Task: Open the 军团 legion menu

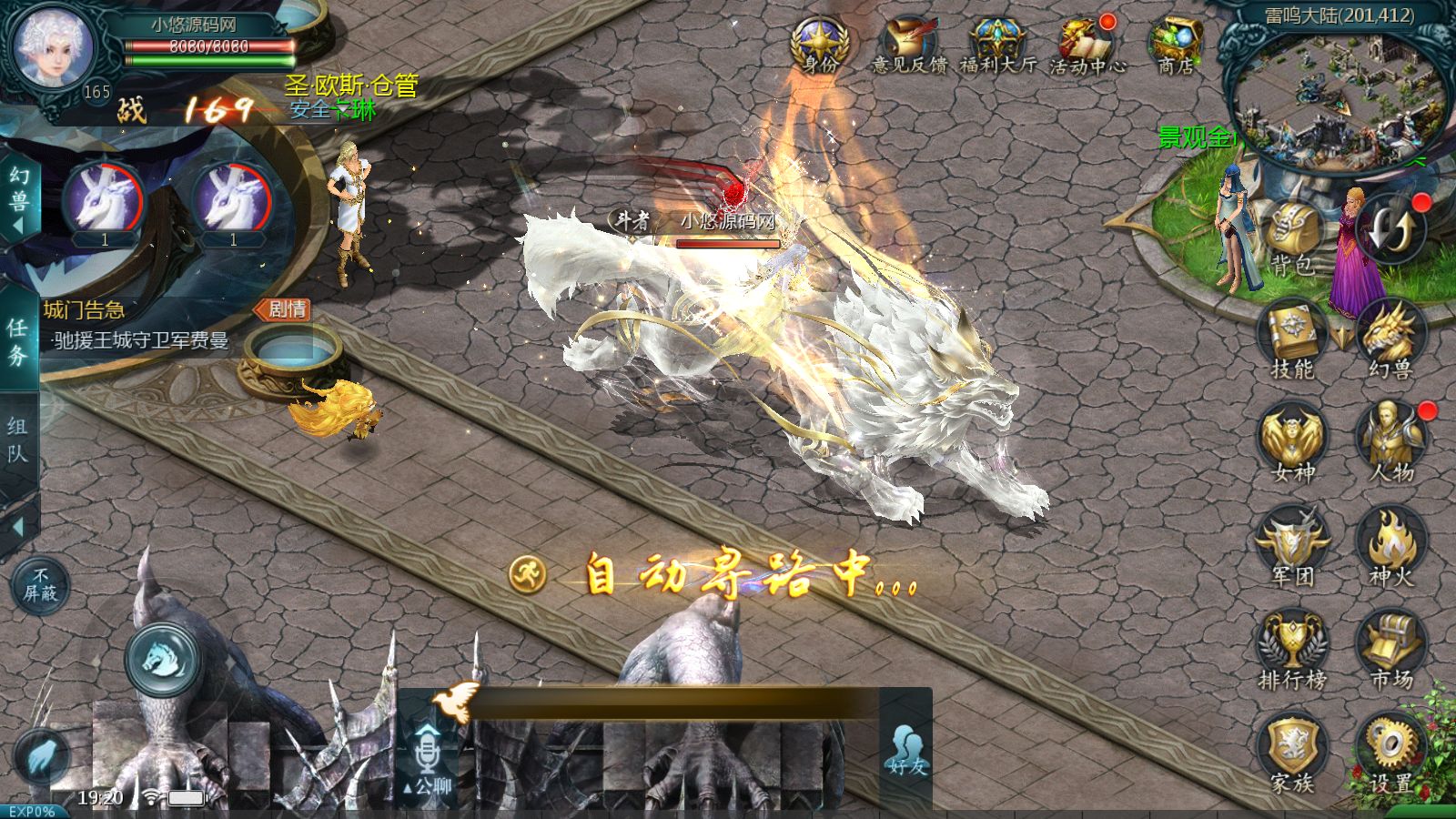Action: point(1292,548)
